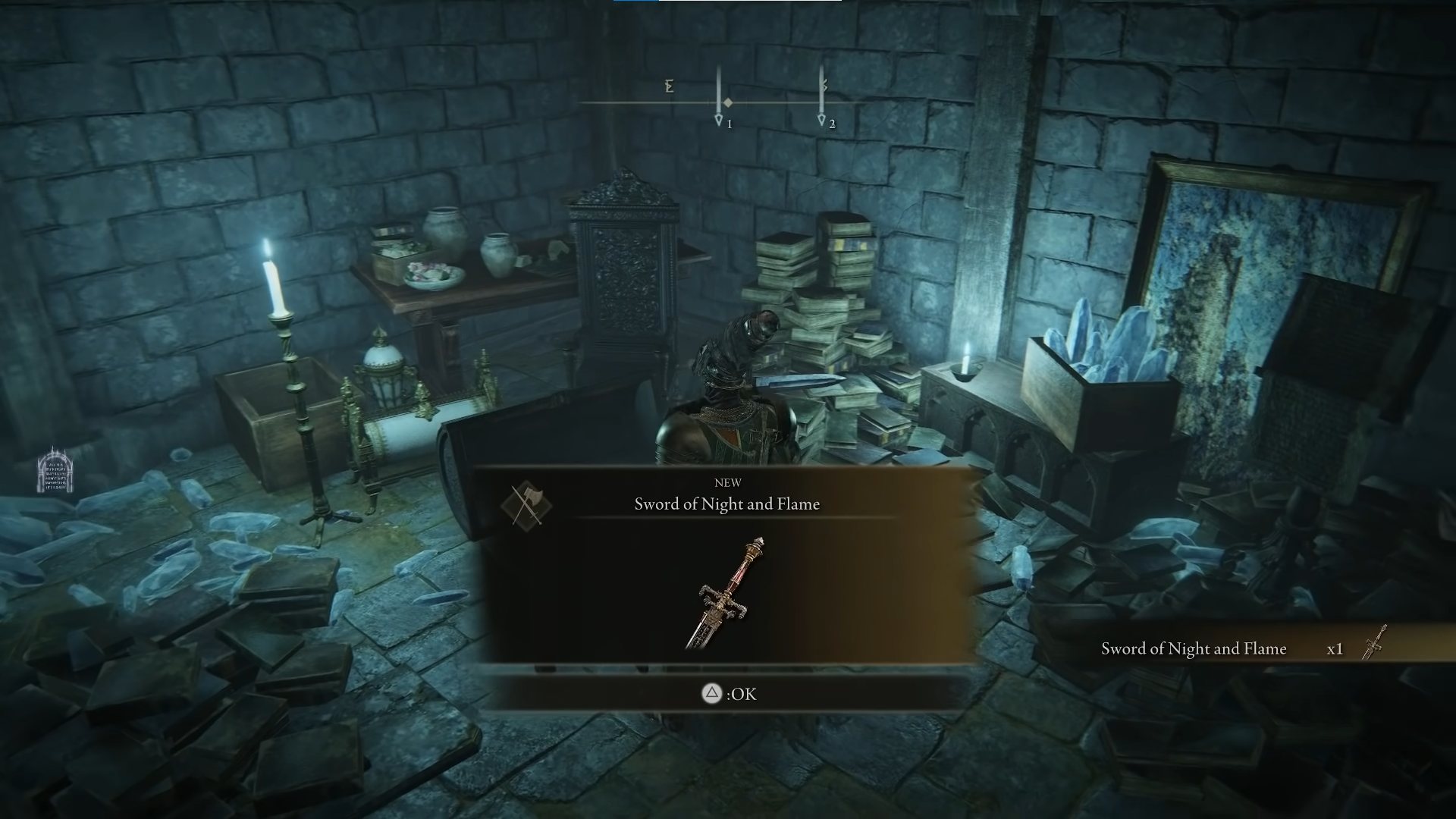Click the item name in the new item popup

coord(726,504)
